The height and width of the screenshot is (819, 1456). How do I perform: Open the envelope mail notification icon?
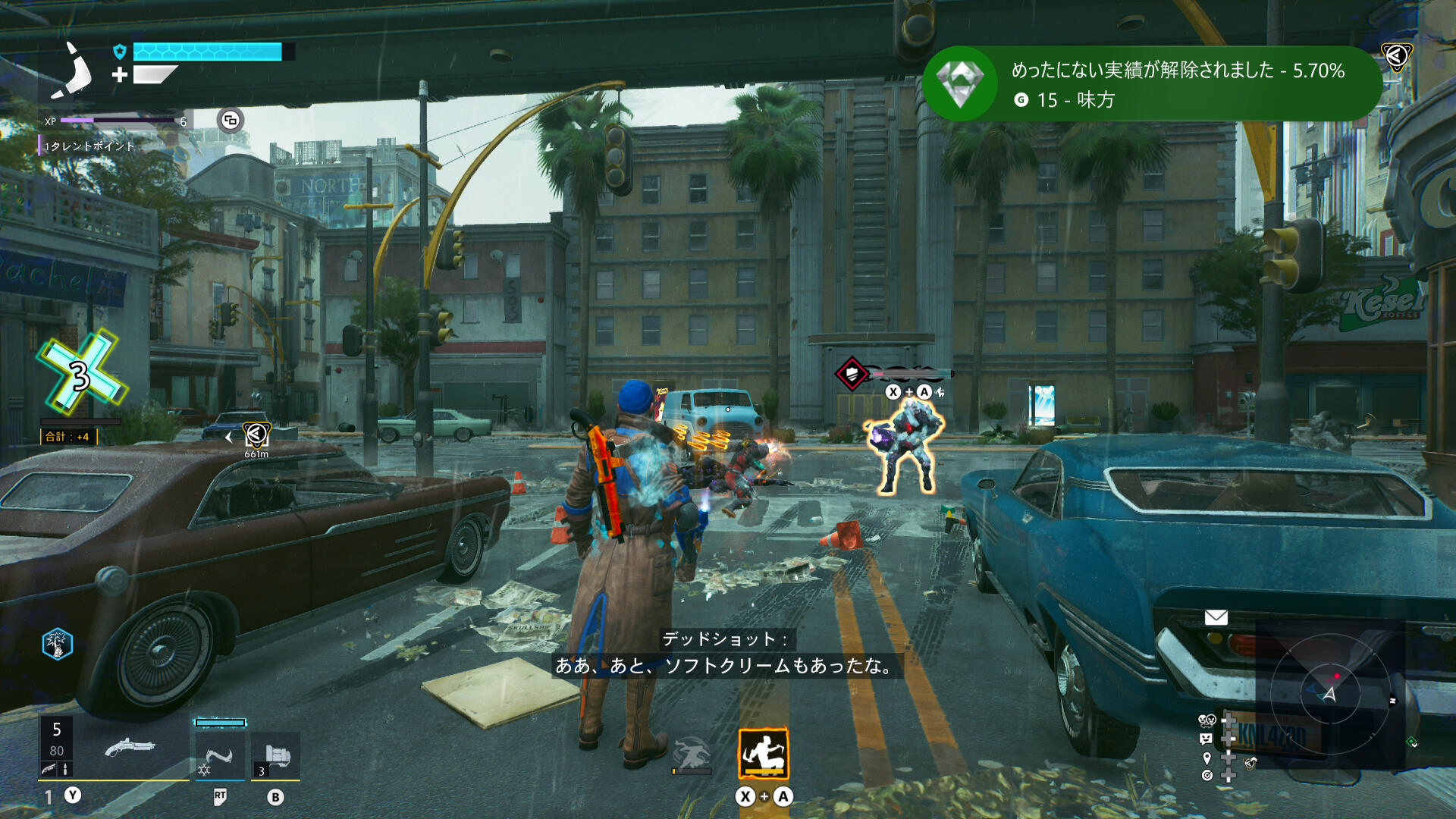pos(1216,617)
